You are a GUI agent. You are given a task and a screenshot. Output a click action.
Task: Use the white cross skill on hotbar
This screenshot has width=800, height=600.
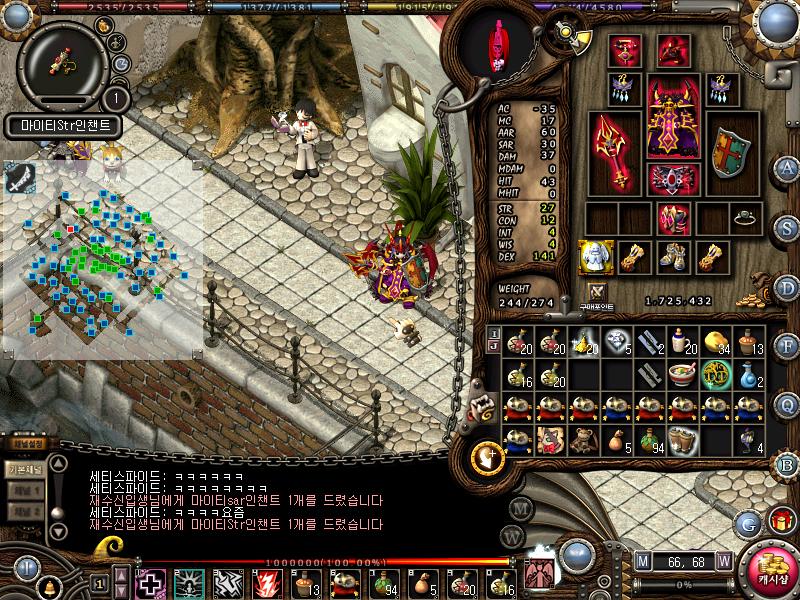[151, 583]
